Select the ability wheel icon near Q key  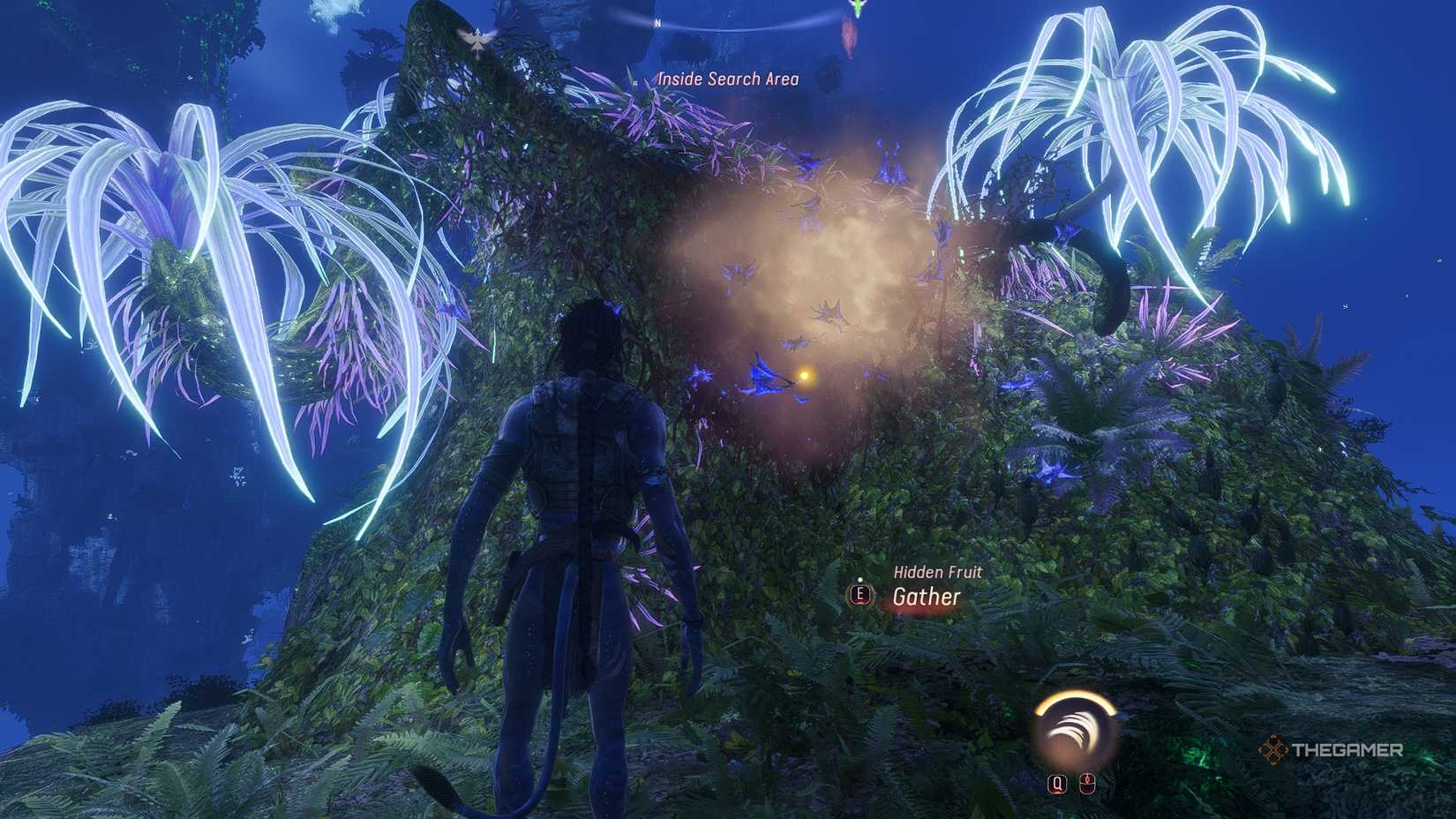1072,728
